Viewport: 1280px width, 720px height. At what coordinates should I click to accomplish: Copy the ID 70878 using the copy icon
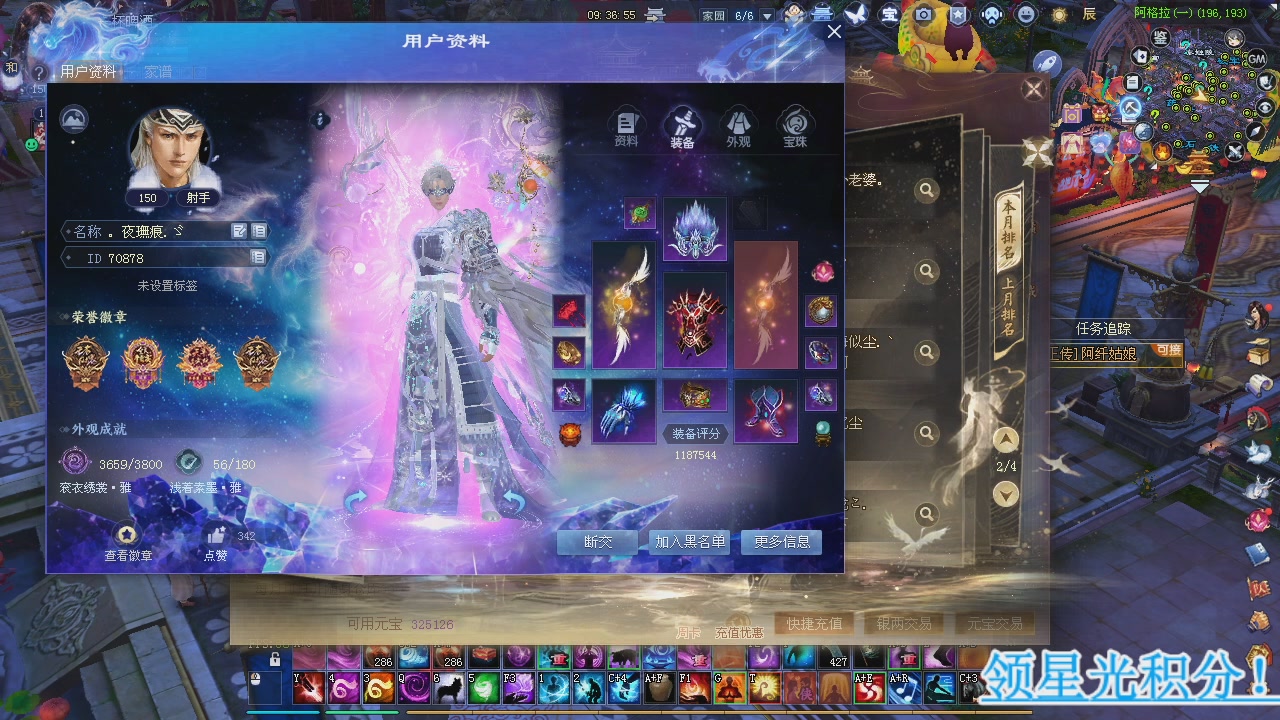coord(259,258)
